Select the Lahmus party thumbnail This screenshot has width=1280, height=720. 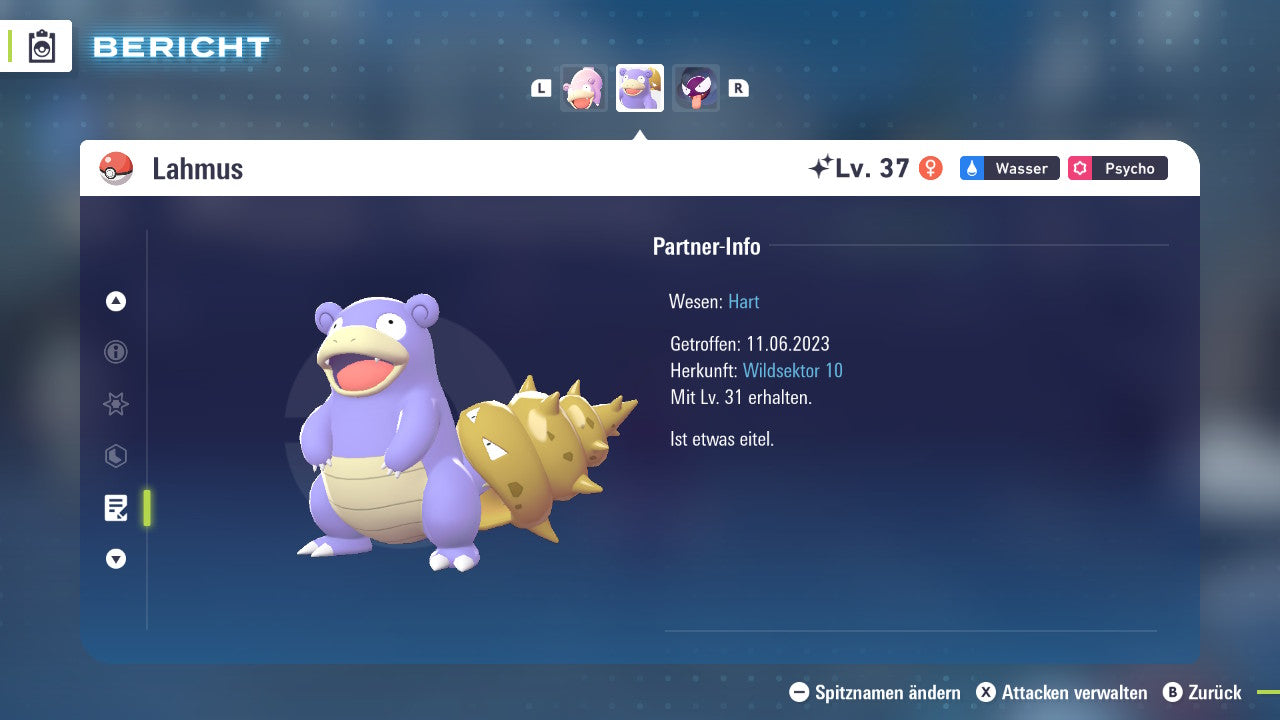(x=640, y=88)
